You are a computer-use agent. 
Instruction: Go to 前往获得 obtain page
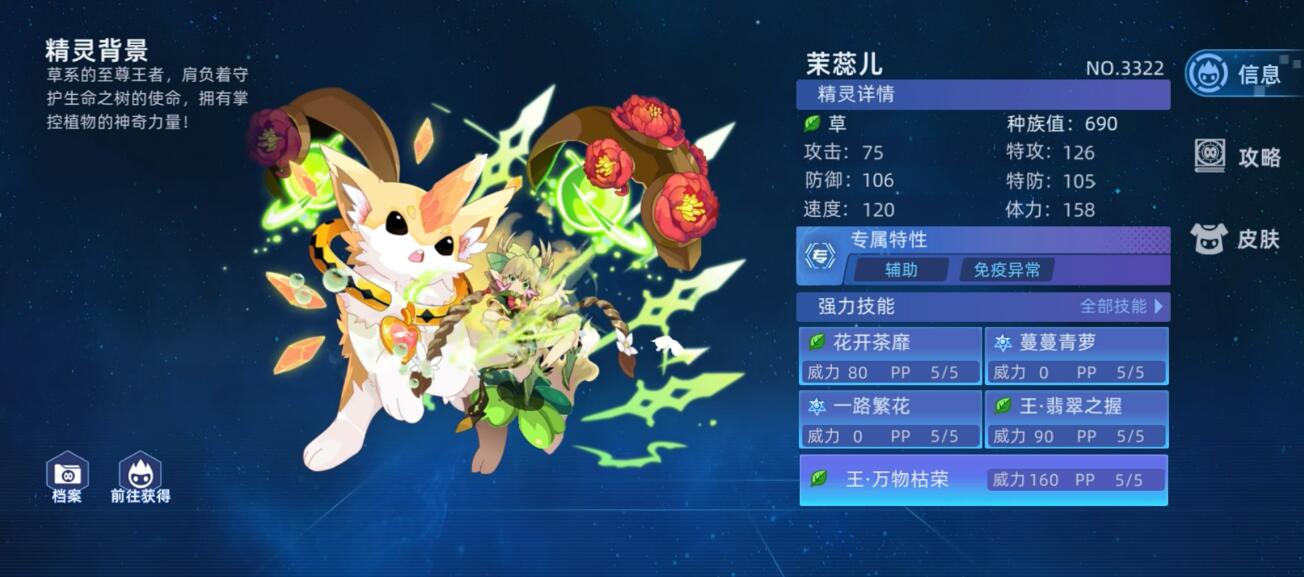pos(140,477)
